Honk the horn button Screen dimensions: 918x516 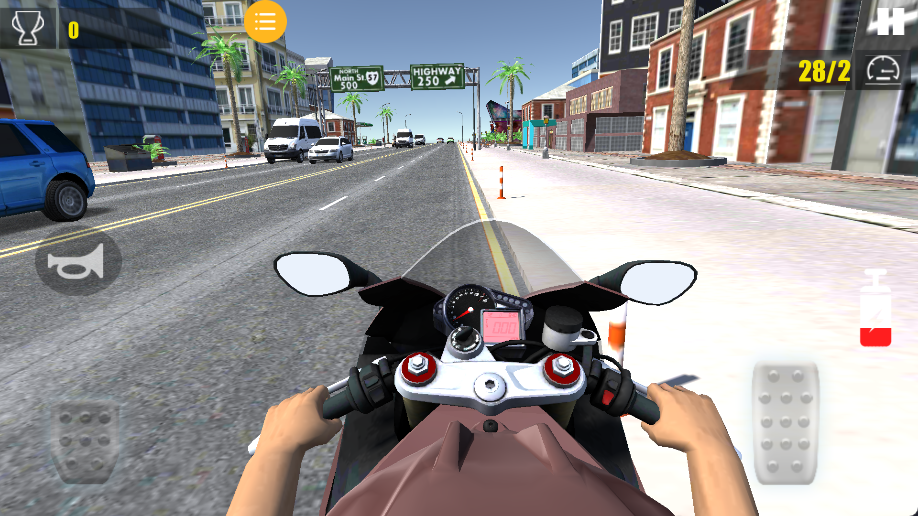click(x=78, y=264)
